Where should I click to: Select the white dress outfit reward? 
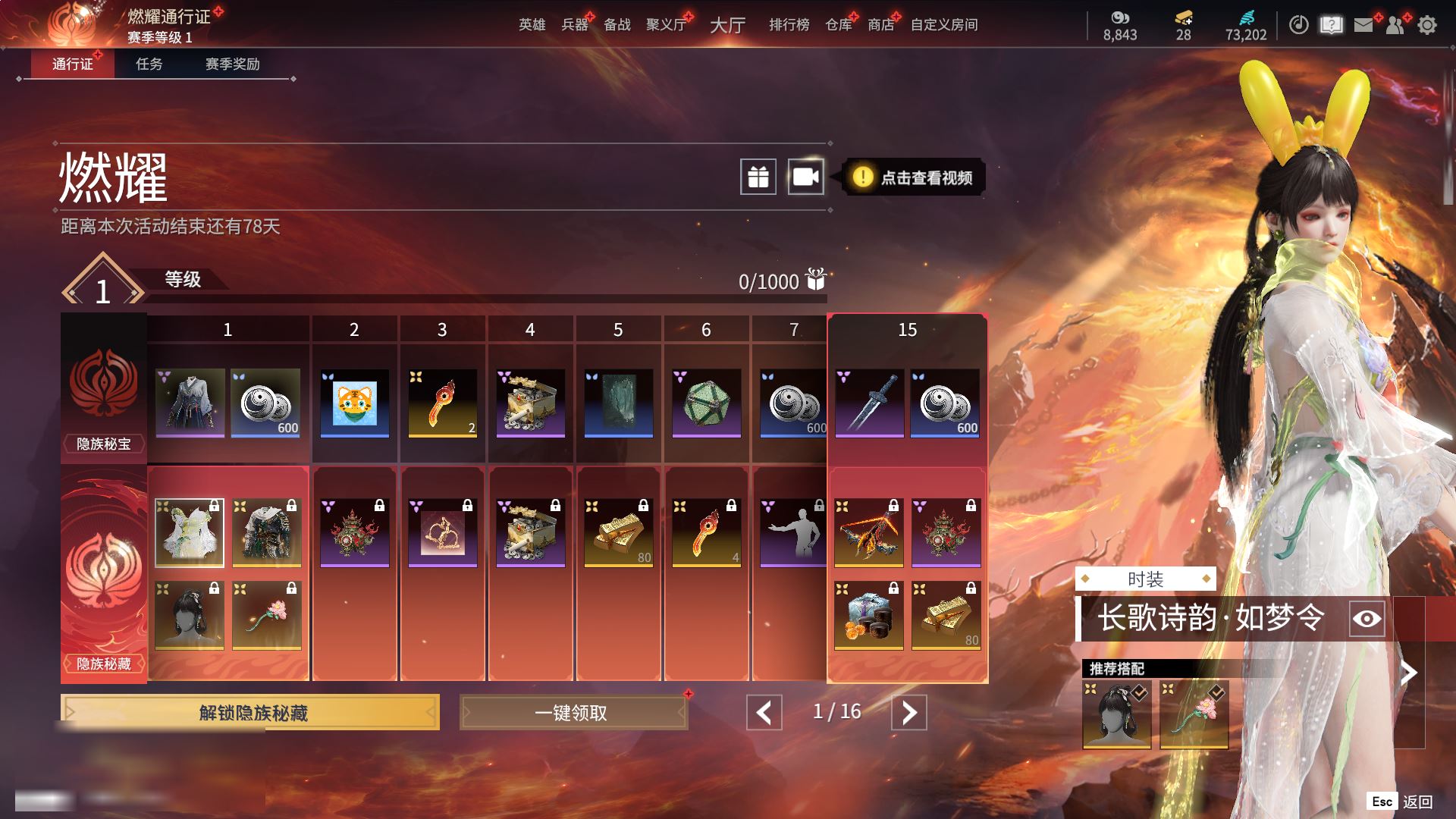tap(190, 532)
